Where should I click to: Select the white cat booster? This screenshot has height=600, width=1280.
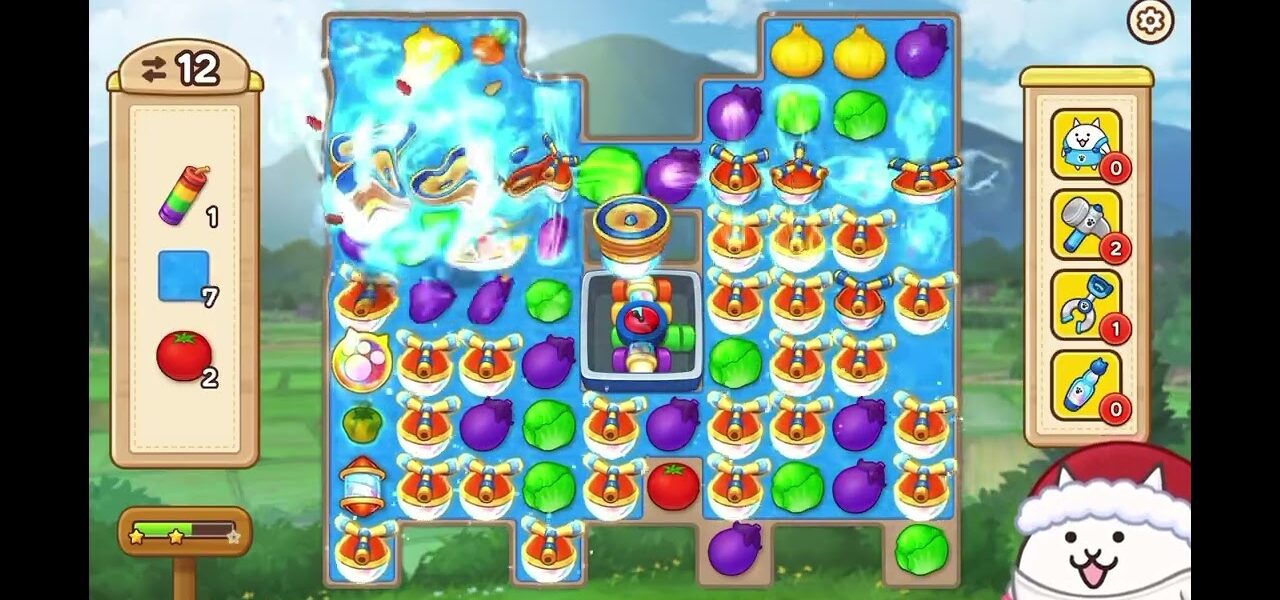[x=1085, y=144]
